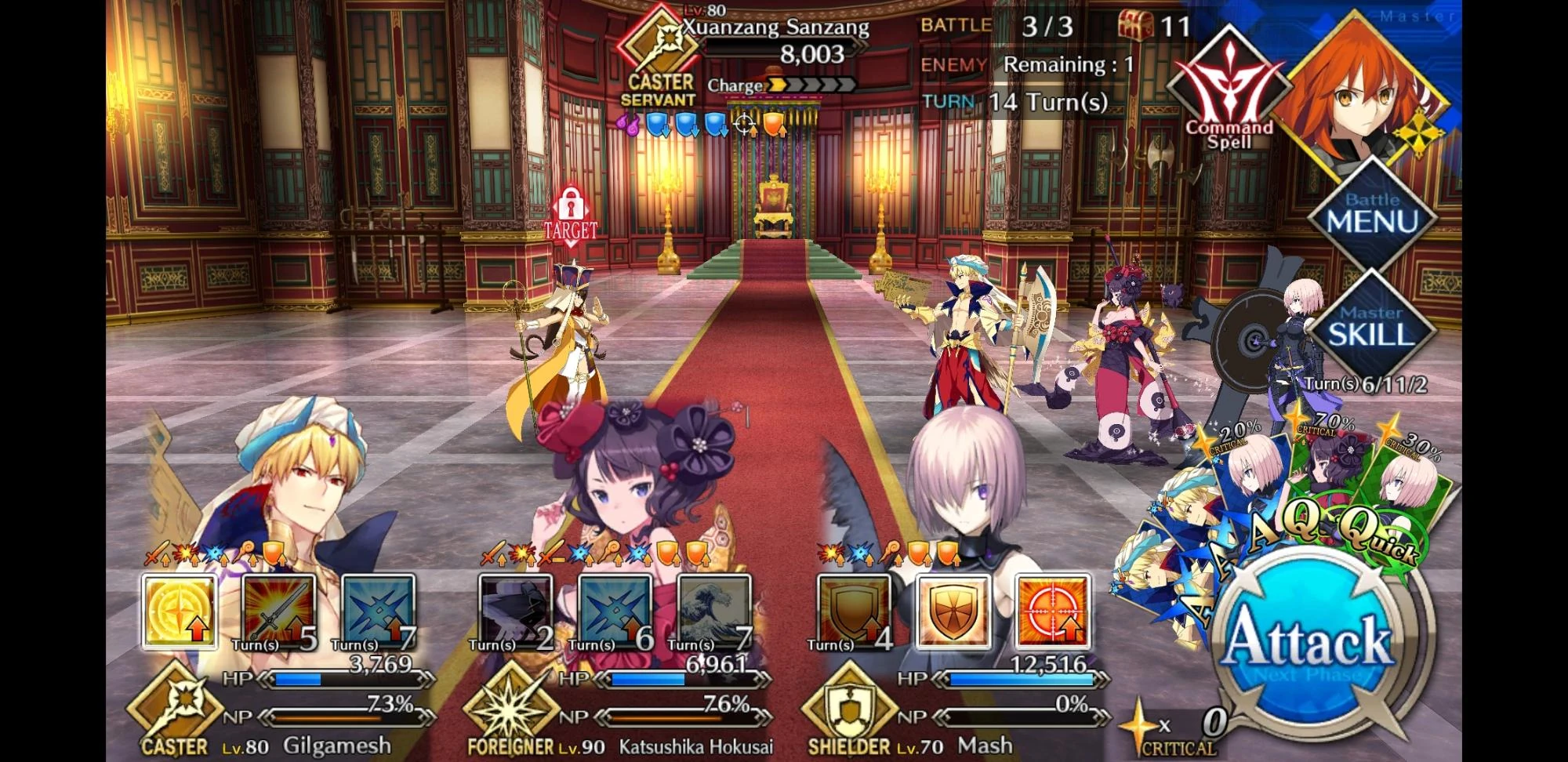Toggle the TARGET lock indicator
This screenshot has width=1568, height=762.
(573, 212)
